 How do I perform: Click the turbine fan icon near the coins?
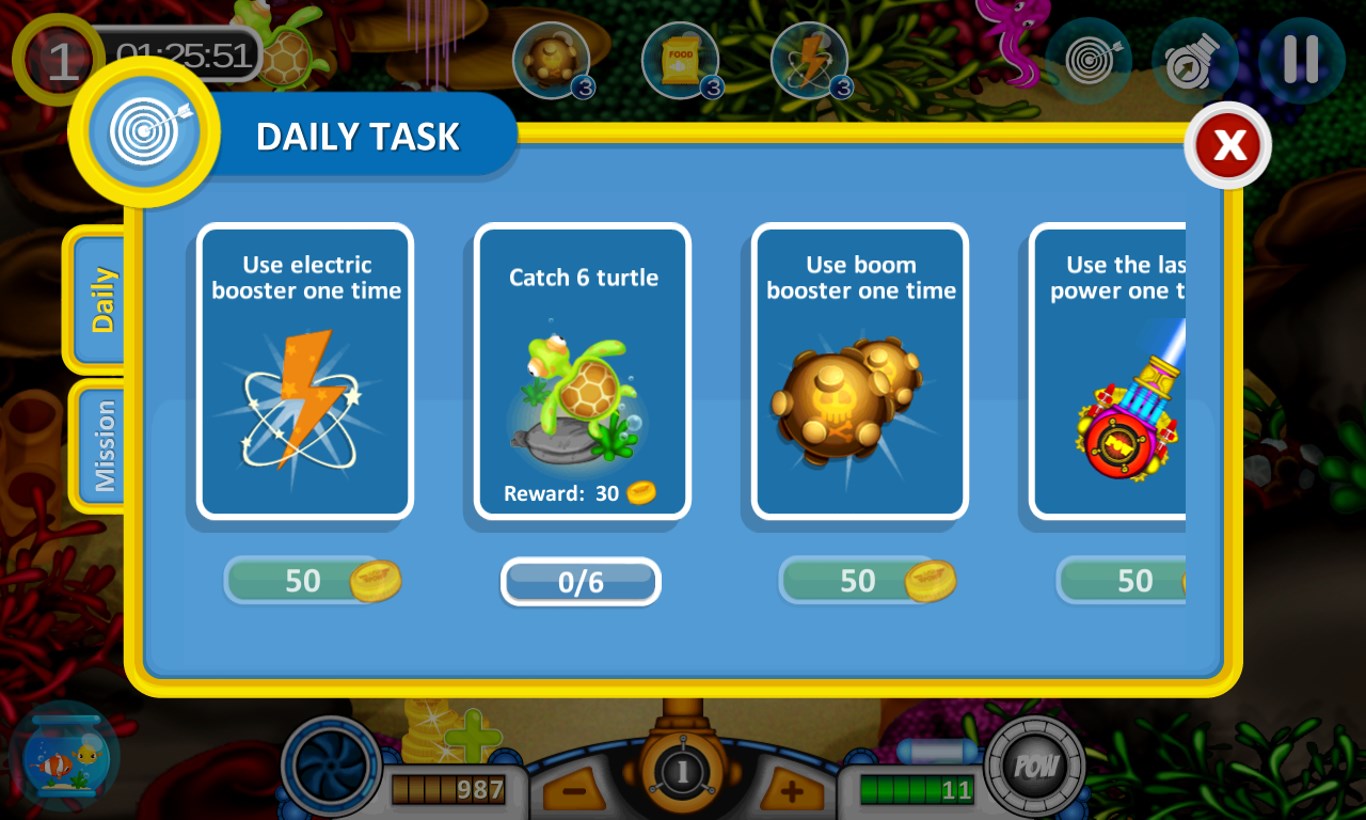330,763
